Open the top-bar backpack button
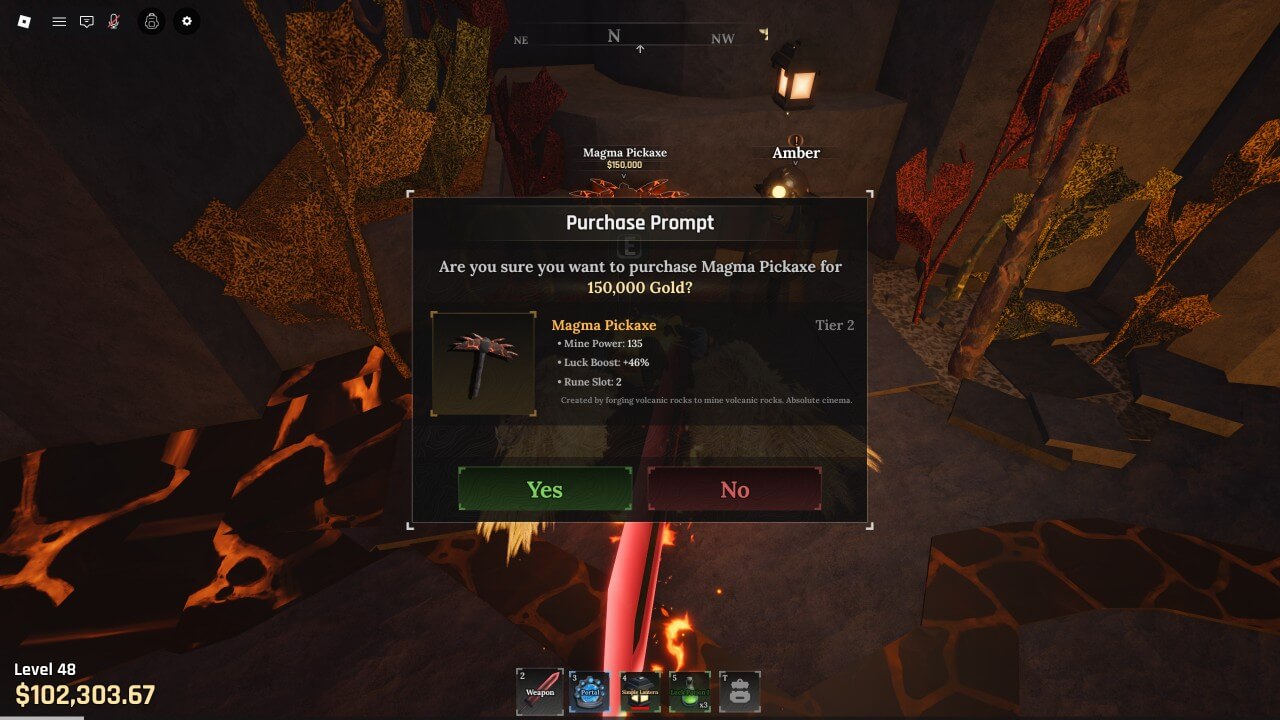The image size is (1280, 720). click(152, 21)
